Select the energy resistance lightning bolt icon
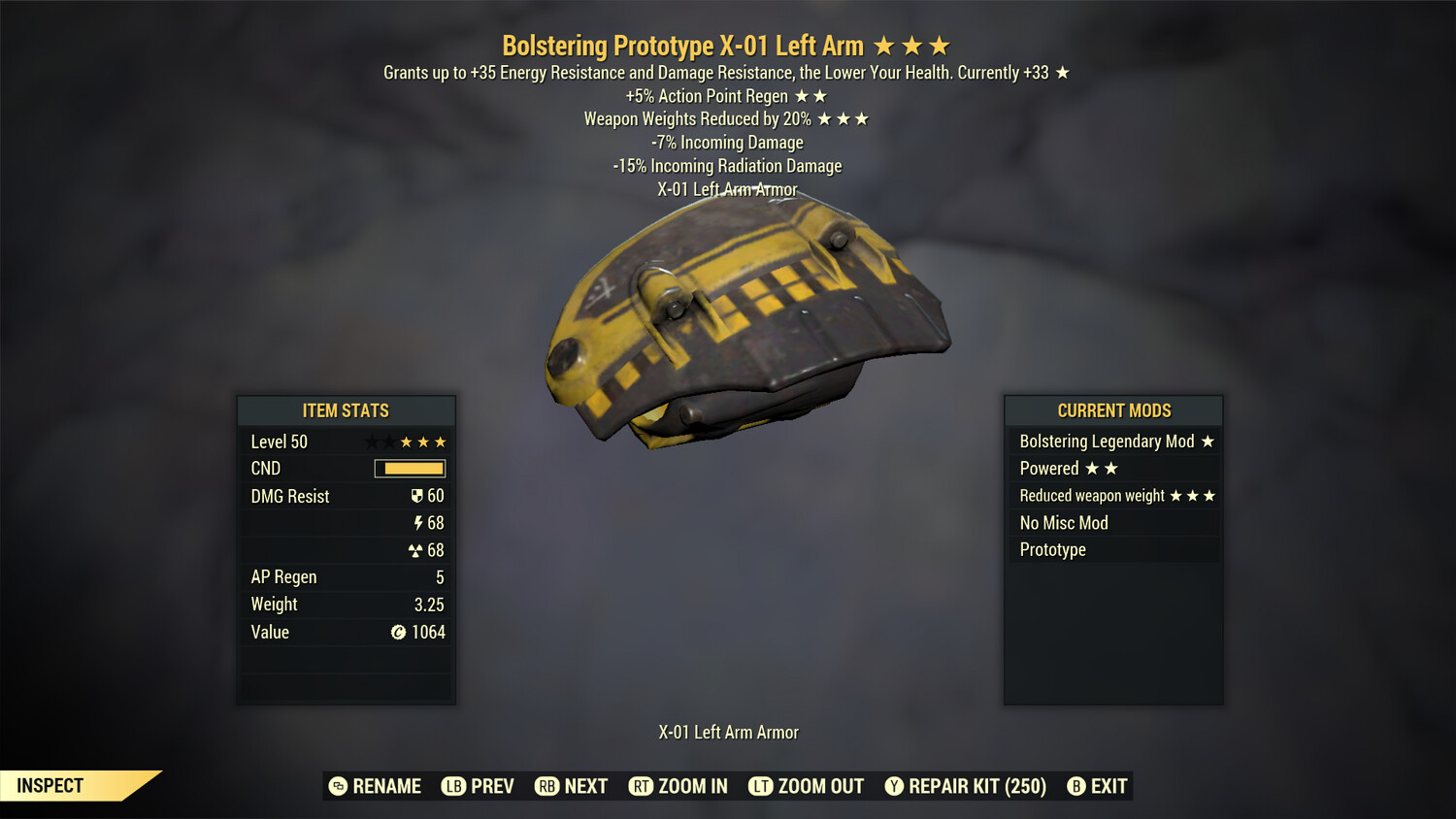 pyautogui.click(x=418, y=522)
